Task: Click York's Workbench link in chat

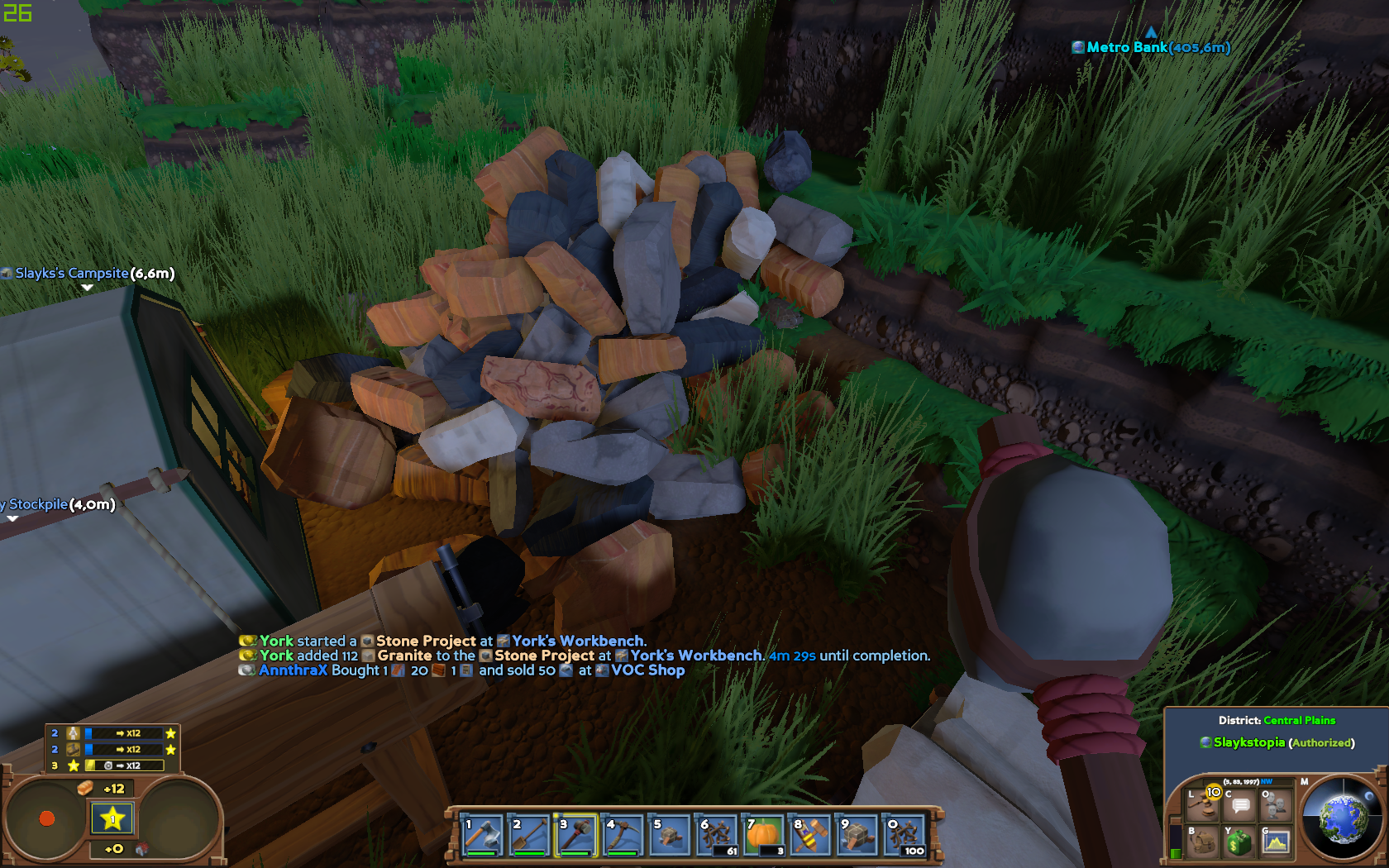Action: [578, 641]
